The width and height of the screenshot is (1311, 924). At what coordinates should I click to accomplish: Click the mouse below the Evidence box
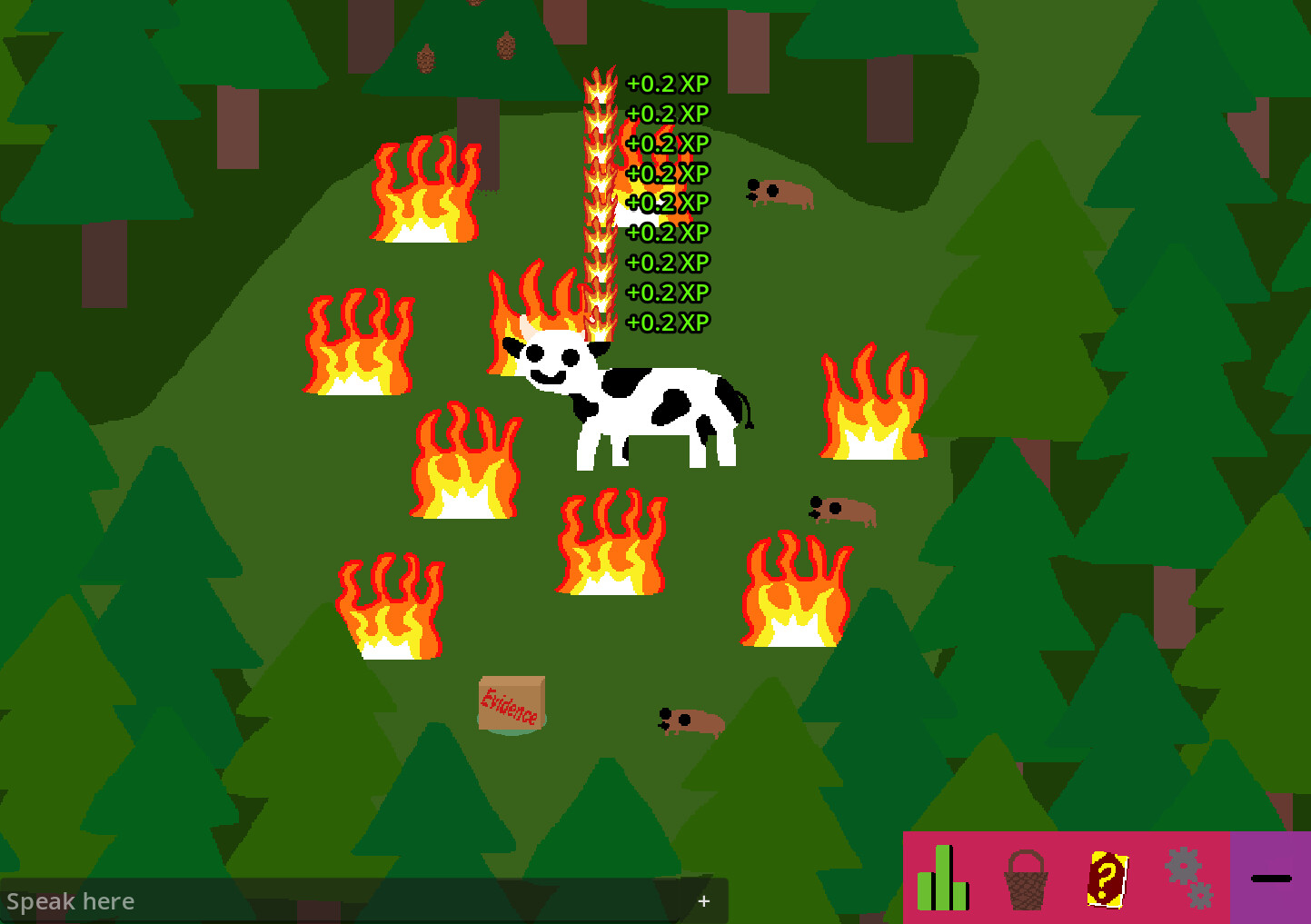[x=688, y=720]
